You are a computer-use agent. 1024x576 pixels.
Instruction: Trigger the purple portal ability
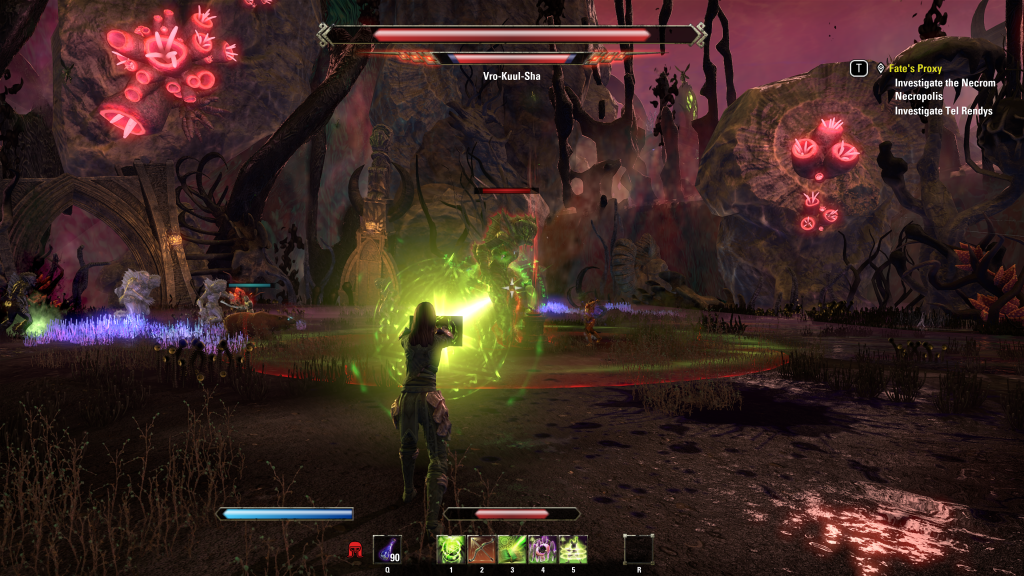click(543, 549)
